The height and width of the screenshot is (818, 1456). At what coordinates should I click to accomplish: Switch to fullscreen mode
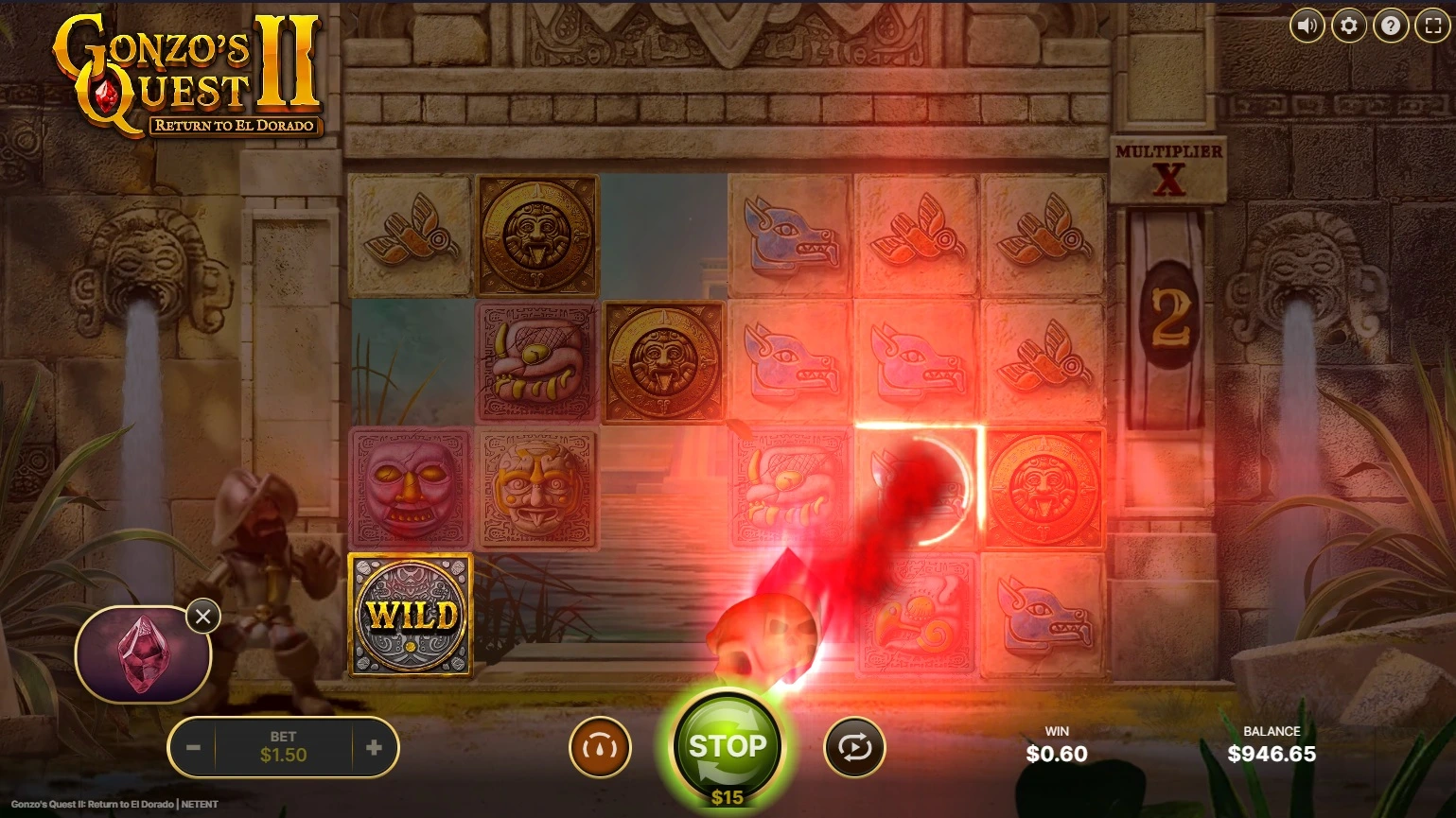(1432, 26)
